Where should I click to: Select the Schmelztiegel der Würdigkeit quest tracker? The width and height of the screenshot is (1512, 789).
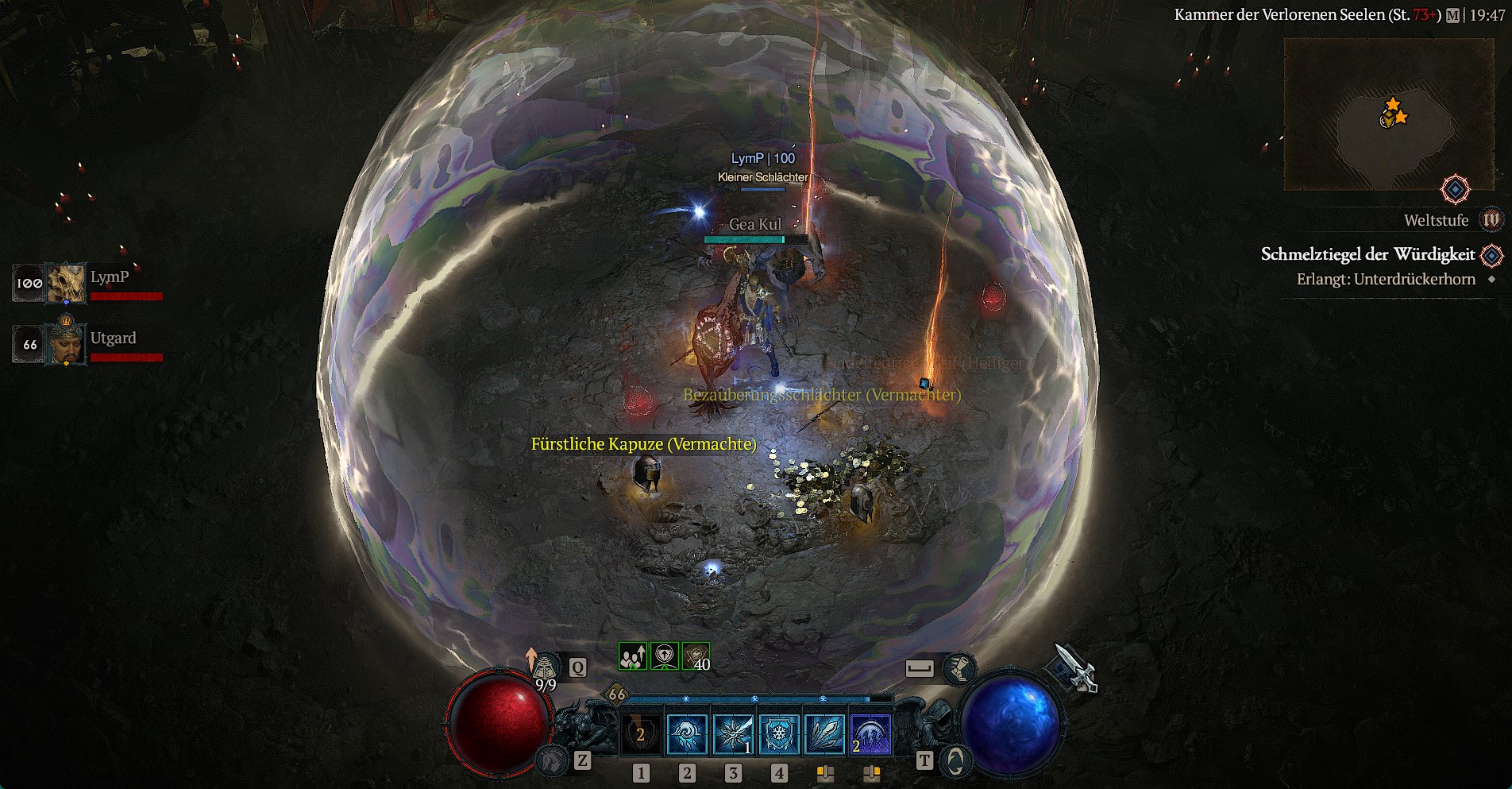click(1367, 254)
